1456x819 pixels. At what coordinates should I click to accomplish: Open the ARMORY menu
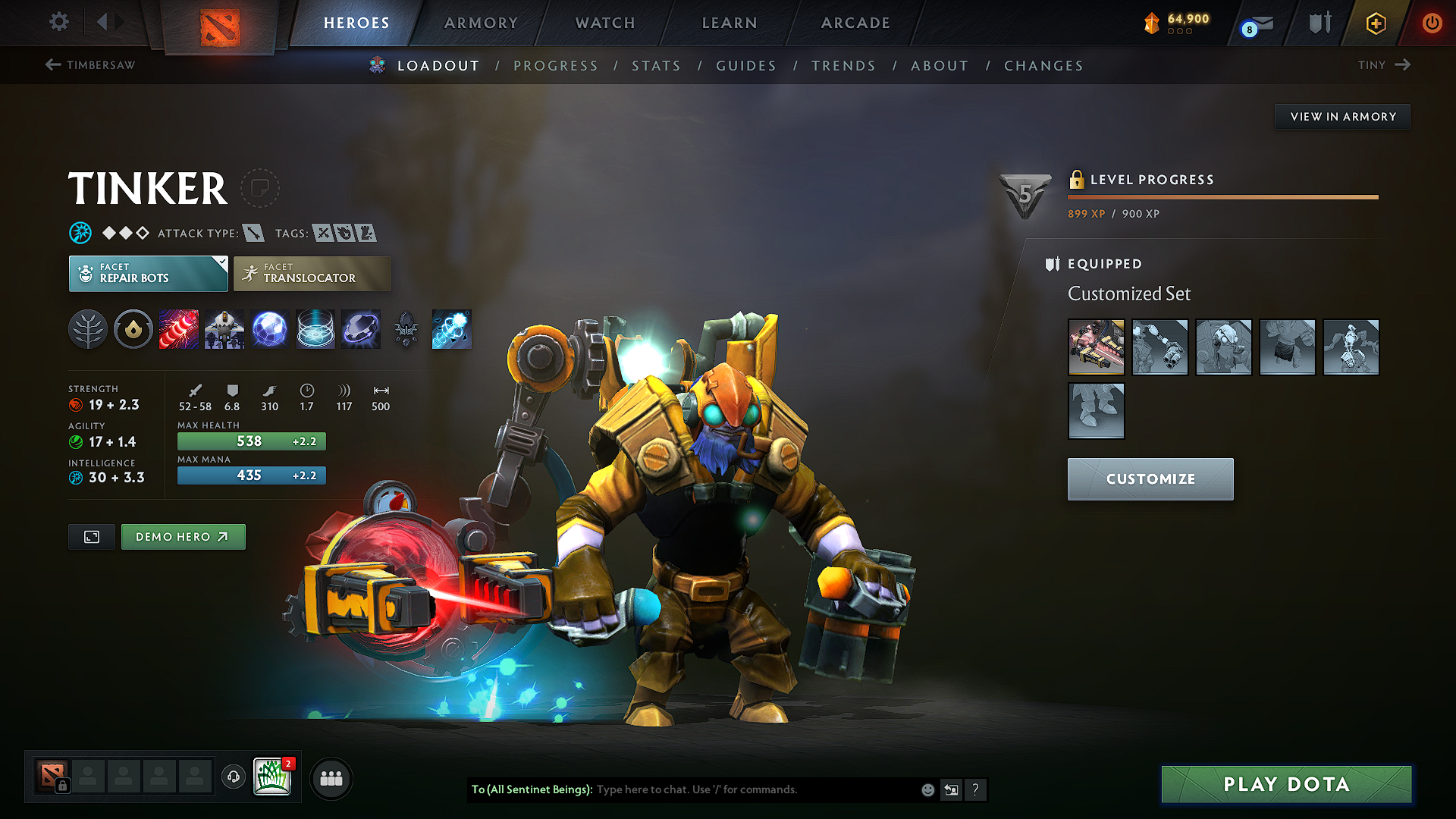coord(481,23)
